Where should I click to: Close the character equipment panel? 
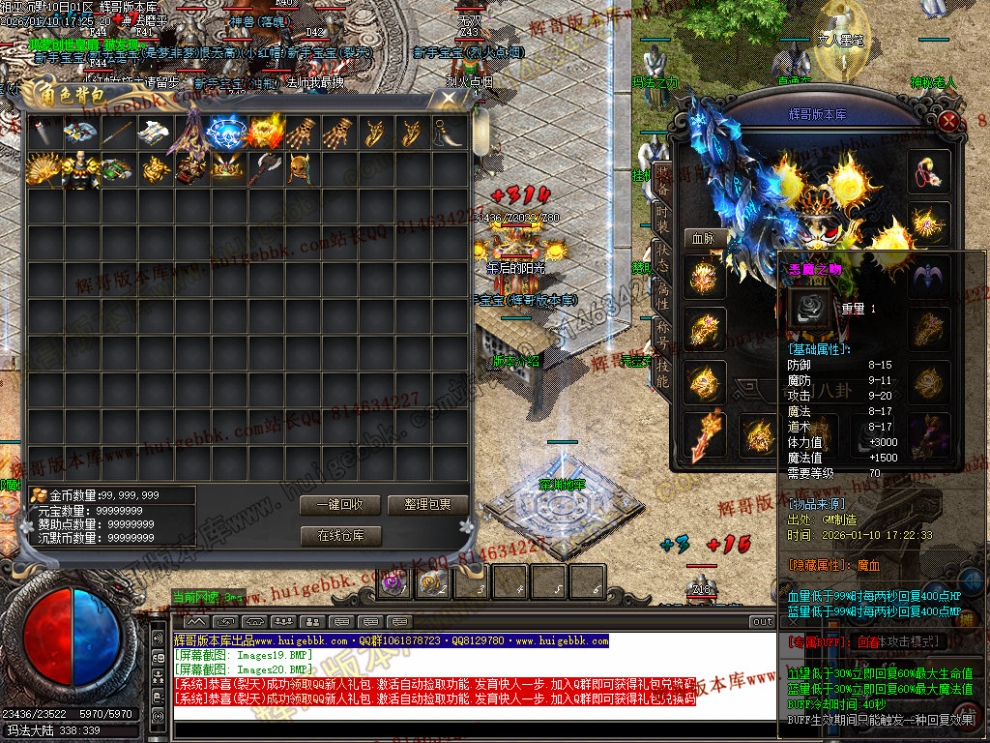(x=949, y=120)
